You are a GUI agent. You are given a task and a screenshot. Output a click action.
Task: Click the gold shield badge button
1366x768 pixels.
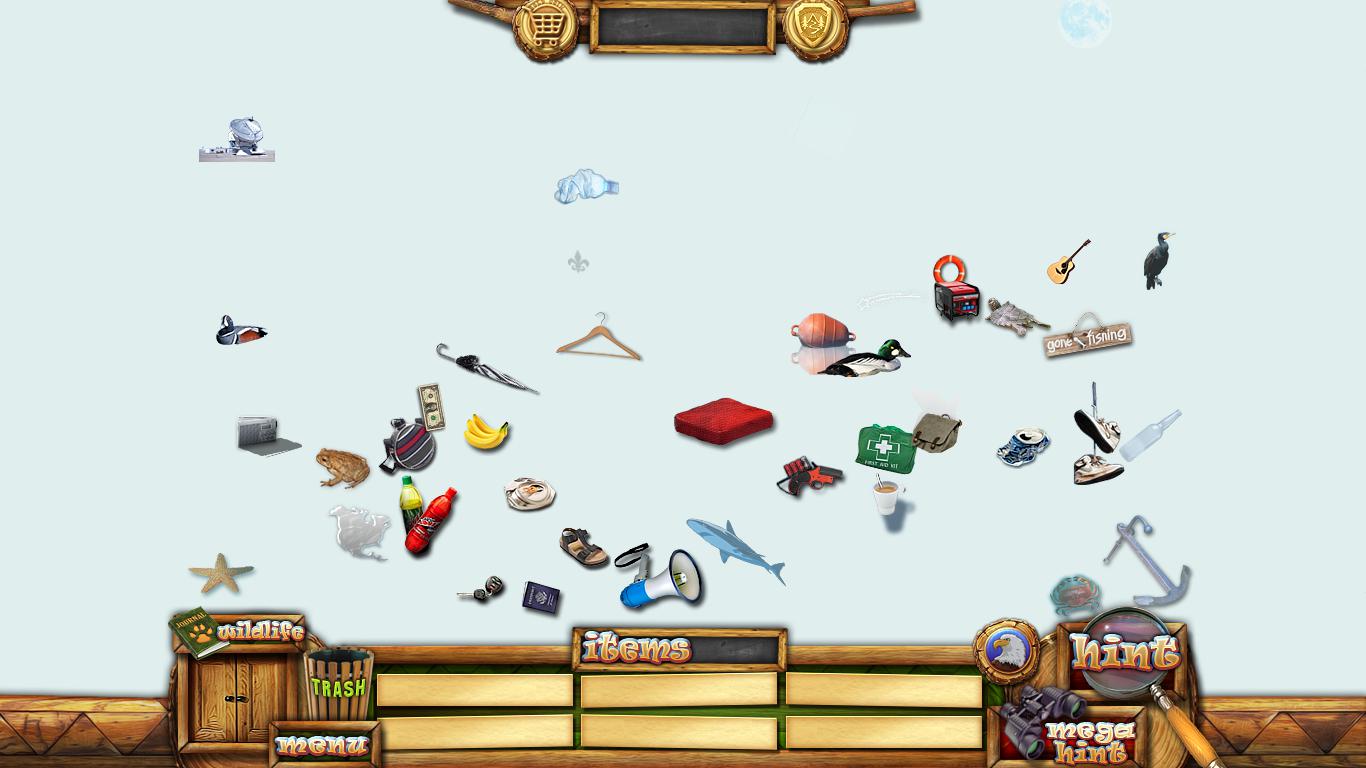click(x=815, y=25)
